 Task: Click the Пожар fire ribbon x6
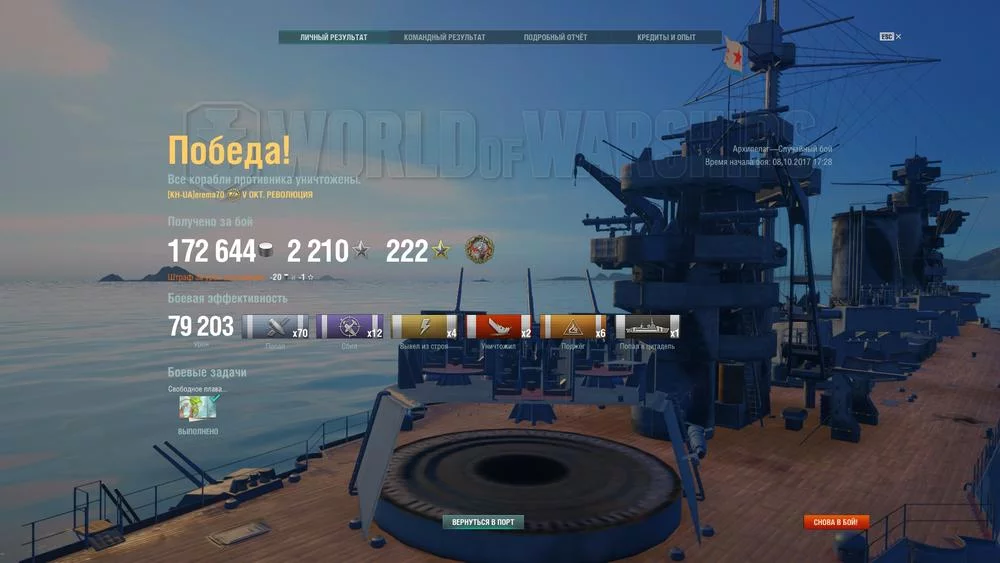point(573,327)
